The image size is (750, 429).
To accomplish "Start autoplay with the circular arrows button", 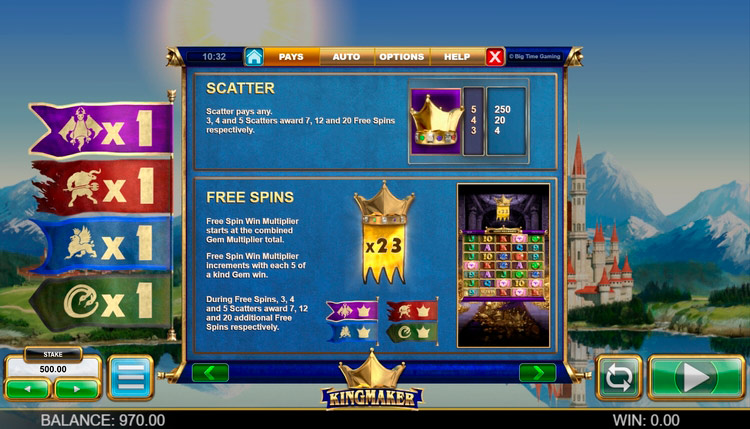I will coord(619,378).
